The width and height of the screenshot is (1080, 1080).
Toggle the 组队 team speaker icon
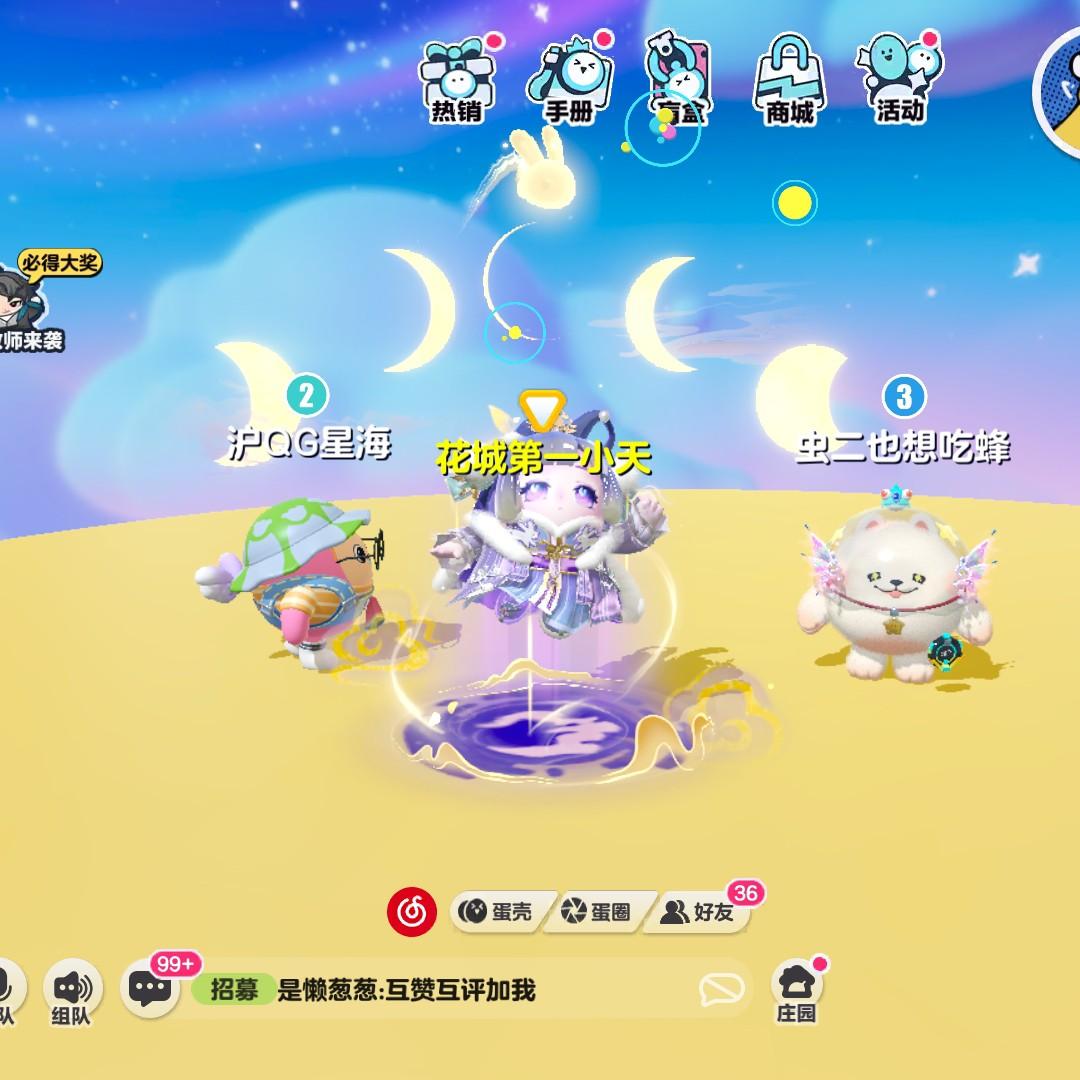click(72, 990)
